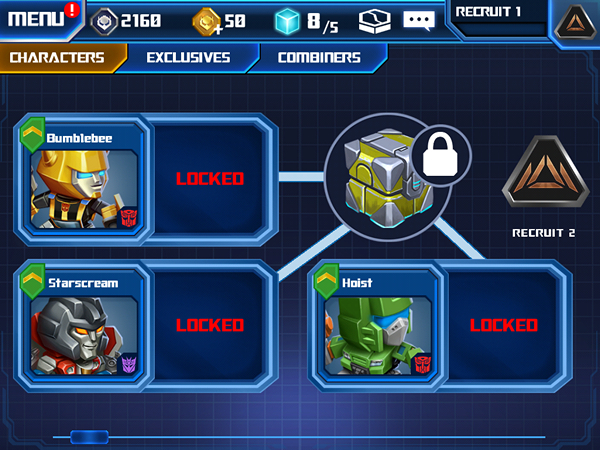Viewport: 600px width, 450px height.
Task: Click the bottom horizontal scrollbar handle
Action: click(89, 436)
